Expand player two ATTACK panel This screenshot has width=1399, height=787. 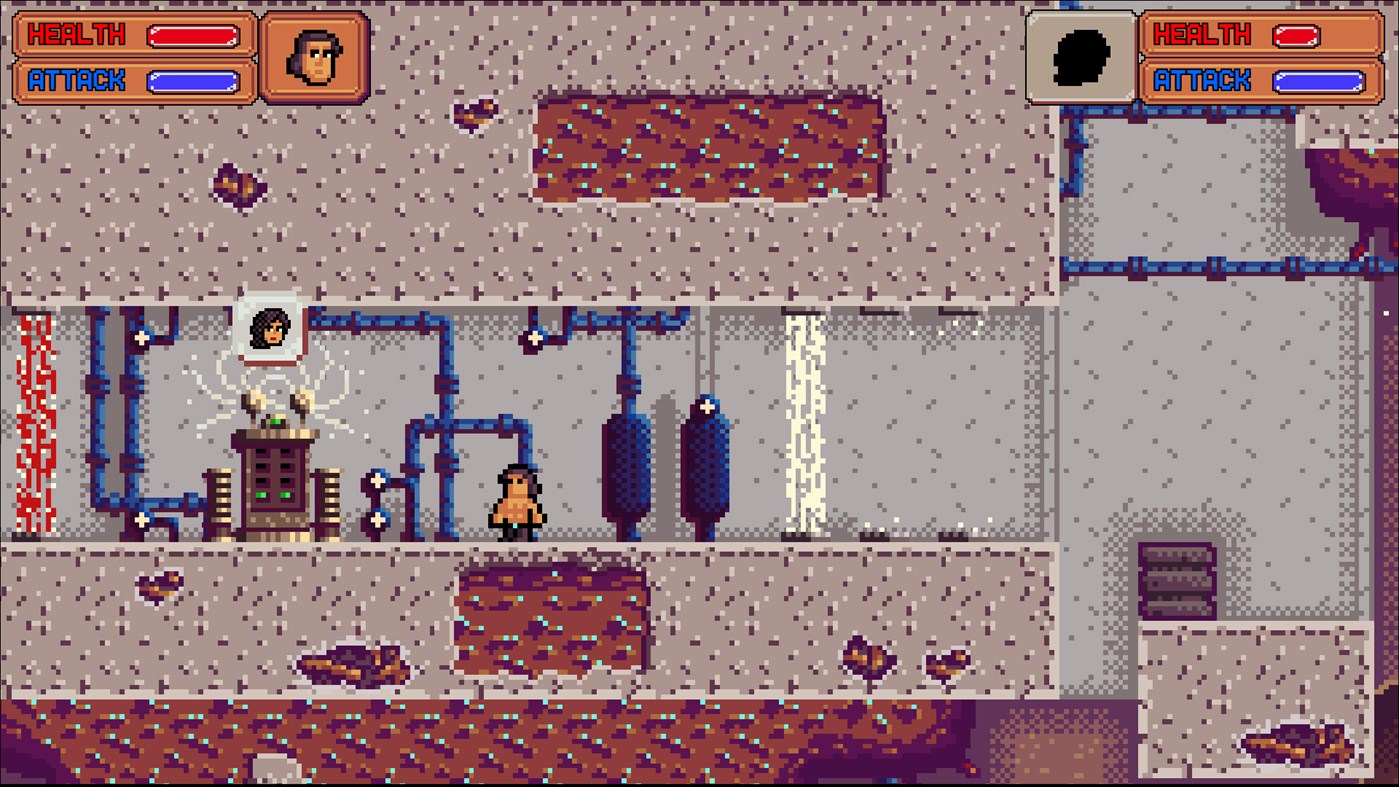pyautogui.click(x=1262, y=80)
